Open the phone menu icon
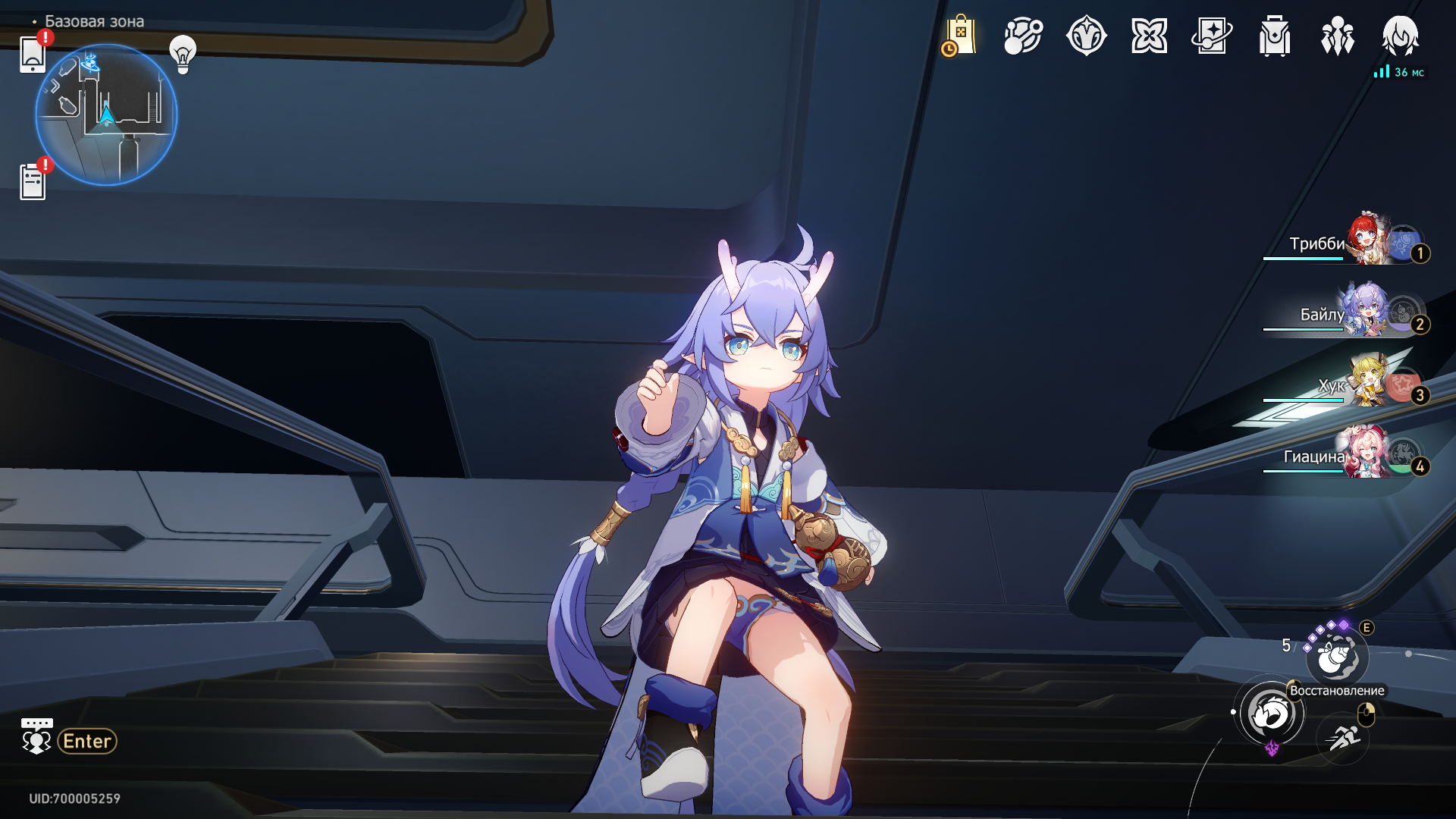 (33, 55)
